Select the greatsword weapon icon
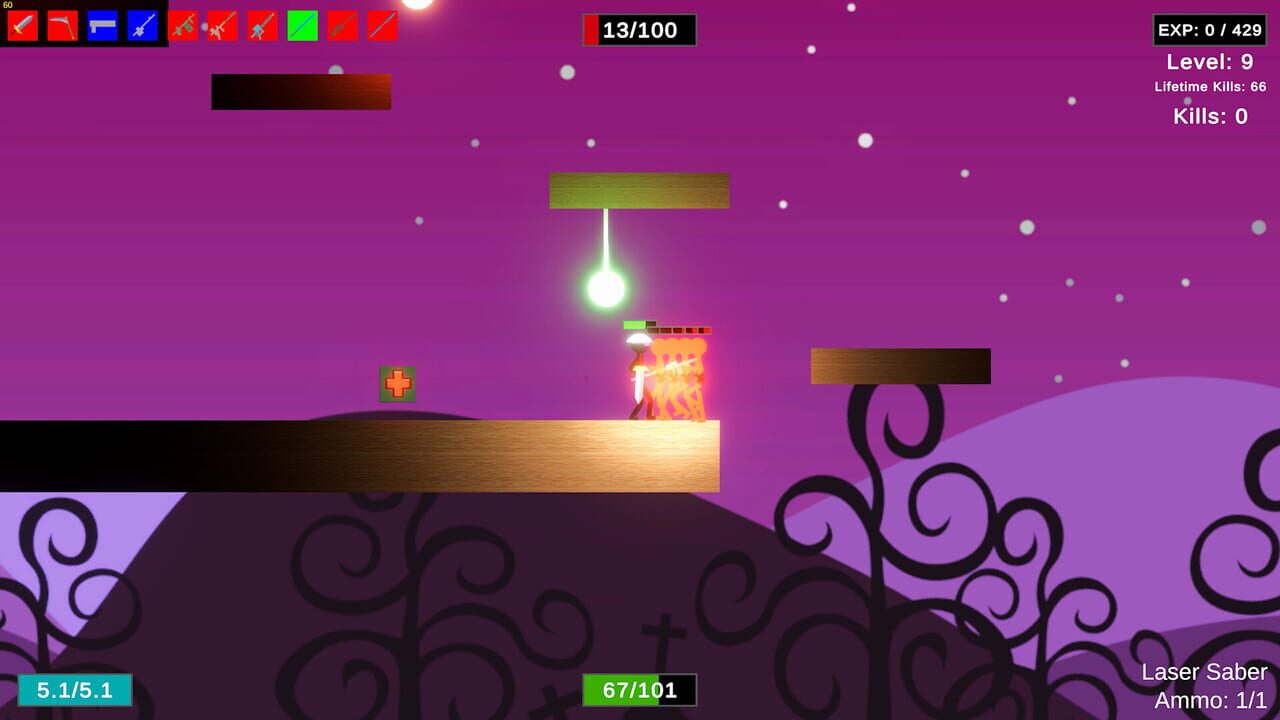Screen dimensions: 1280x720 (261, 25)
